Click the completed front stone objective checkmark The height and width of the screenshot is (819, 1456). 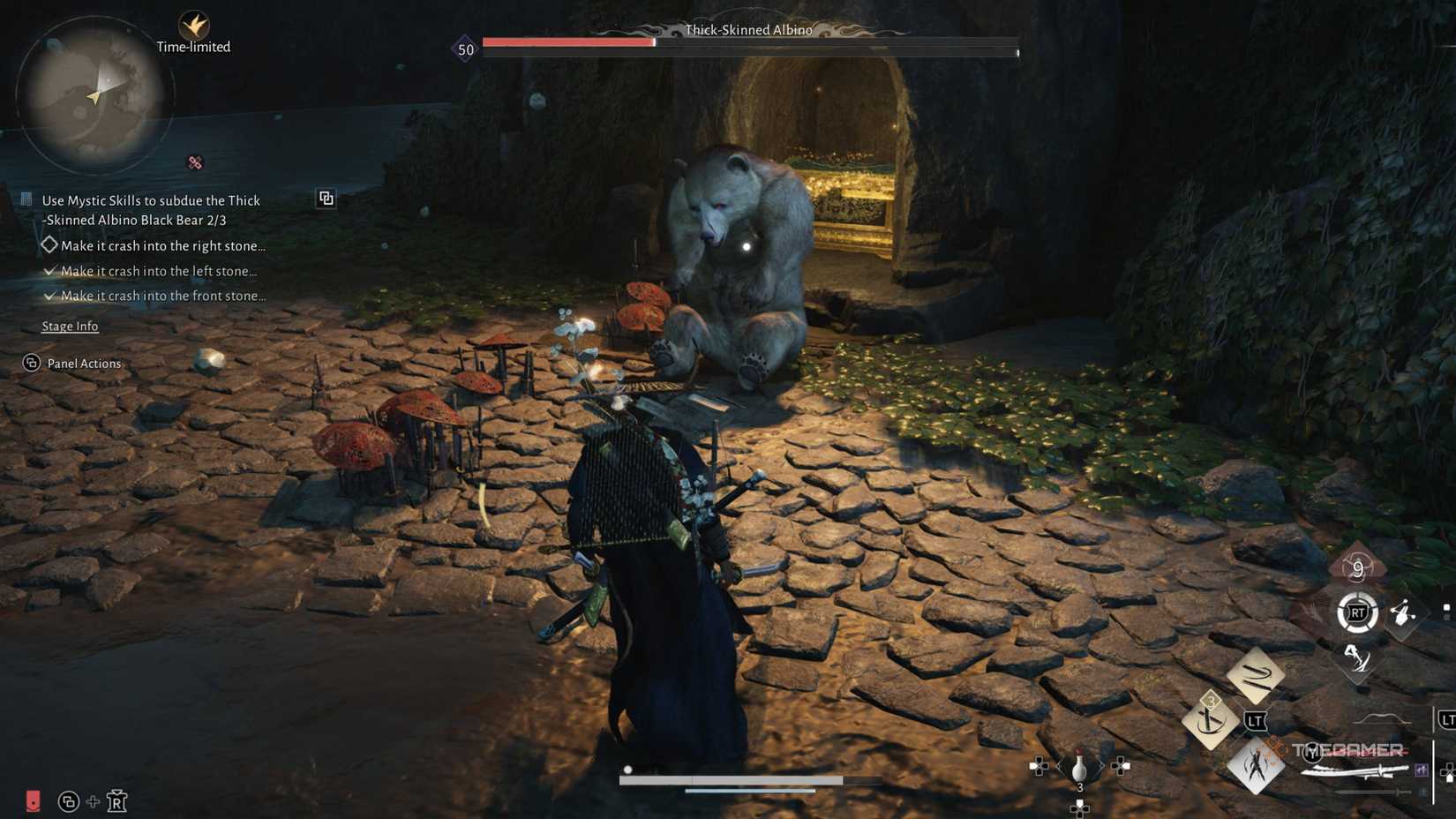pos(49,295)
